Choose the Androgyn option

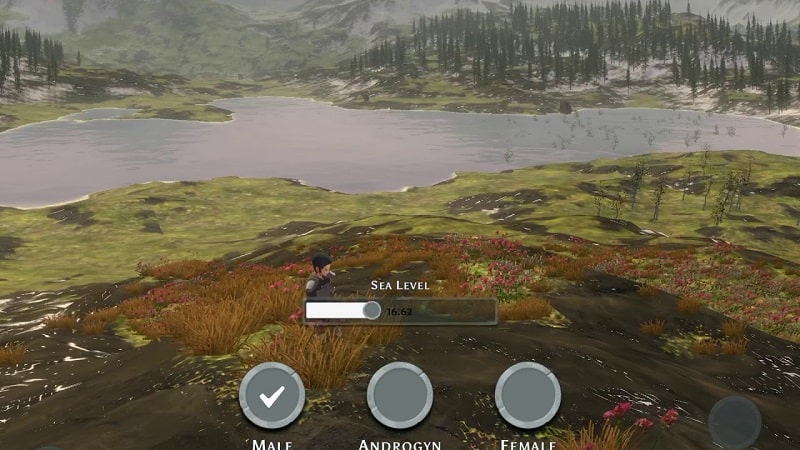click(400, 396)
